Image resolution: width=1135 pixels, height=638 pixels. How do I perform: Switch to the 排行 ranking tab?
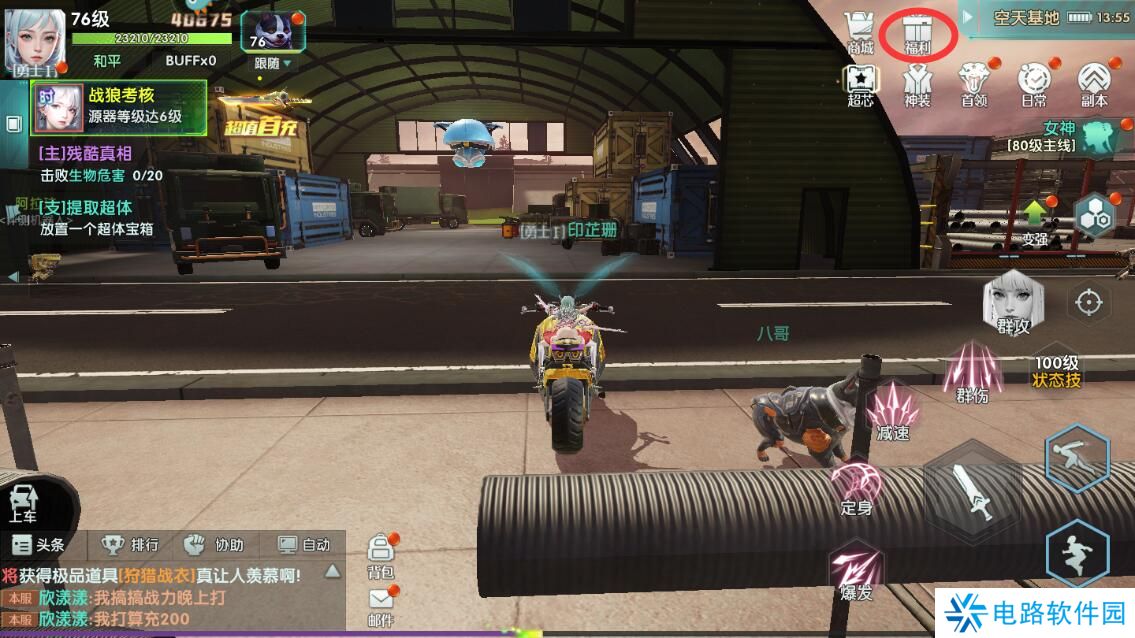(130, 545)
